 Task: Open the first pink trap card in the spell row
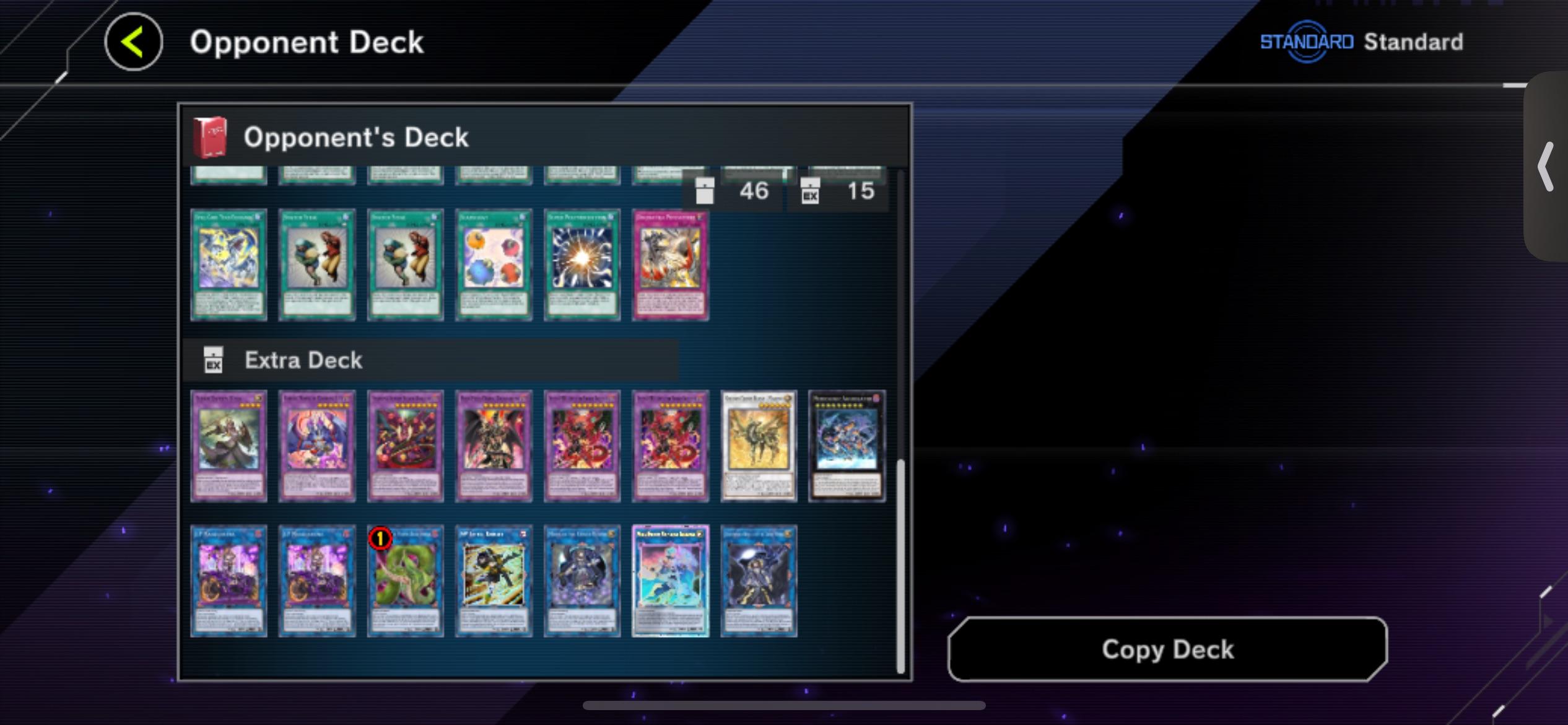pyautogui.click(x=671, y=265)
